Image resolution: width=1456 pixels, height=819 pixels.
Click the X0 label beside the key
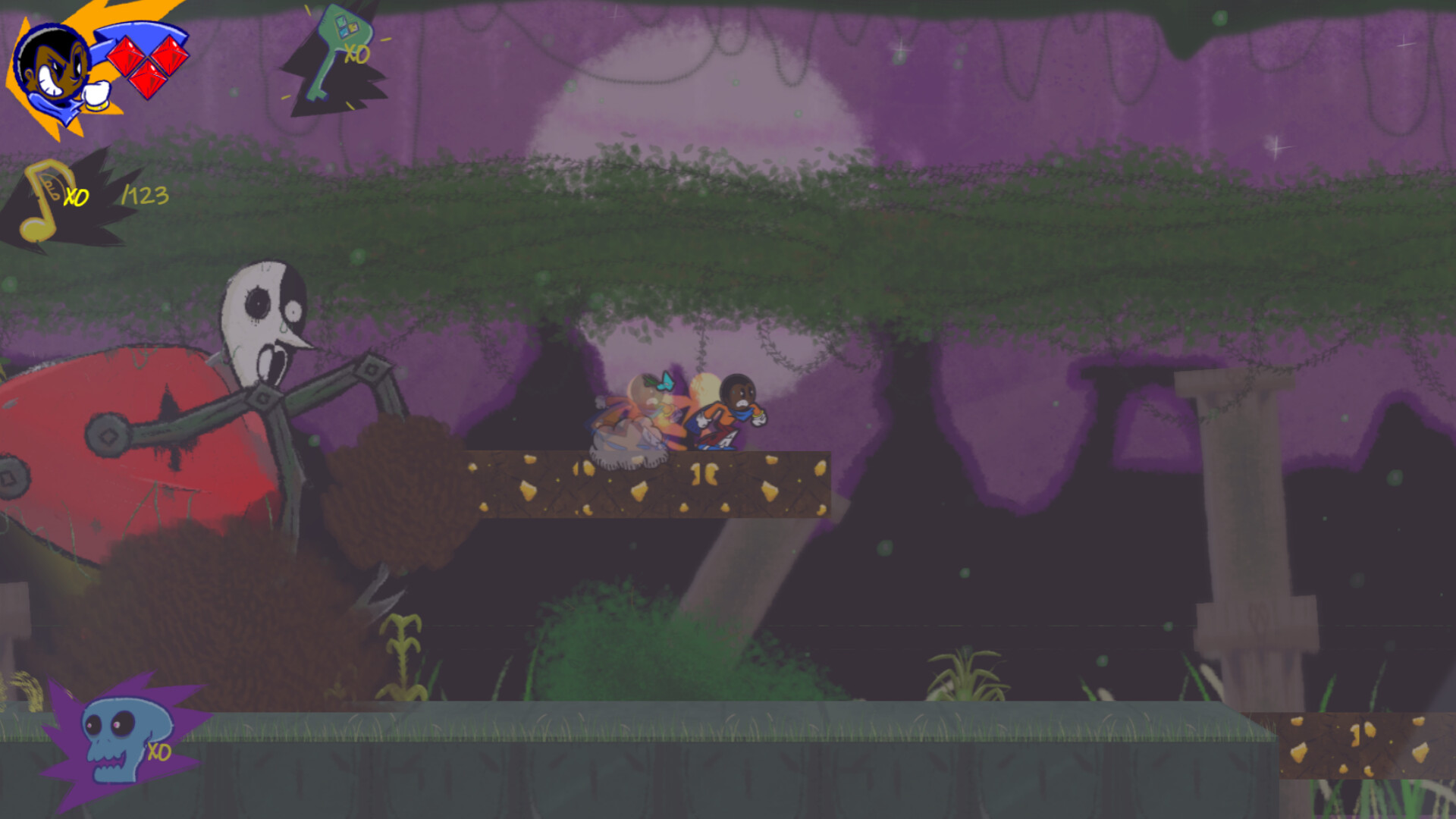(356, 55)
